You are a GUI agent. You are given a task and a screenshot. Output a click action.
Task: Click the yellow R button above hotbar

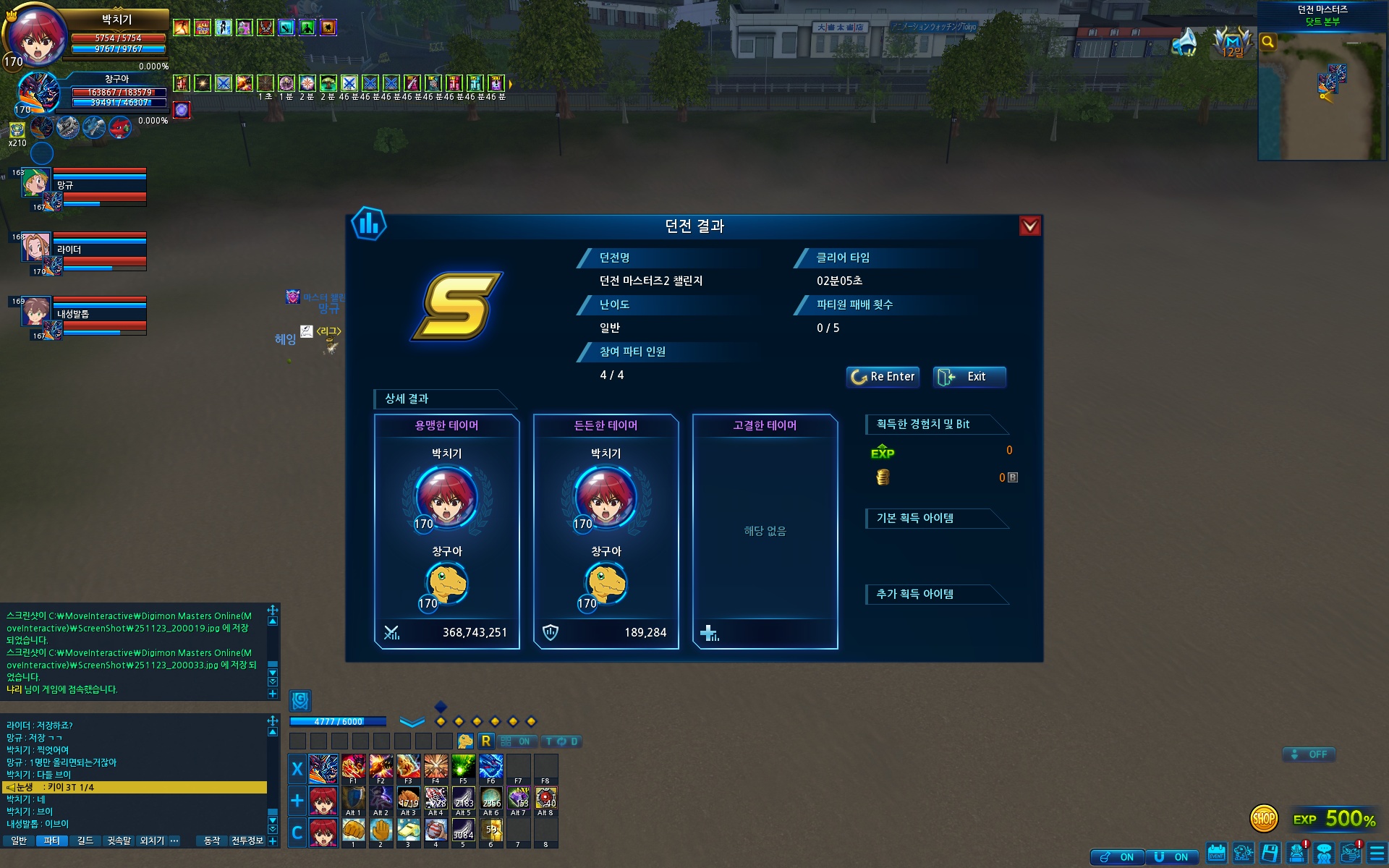[x=486, y=741]
